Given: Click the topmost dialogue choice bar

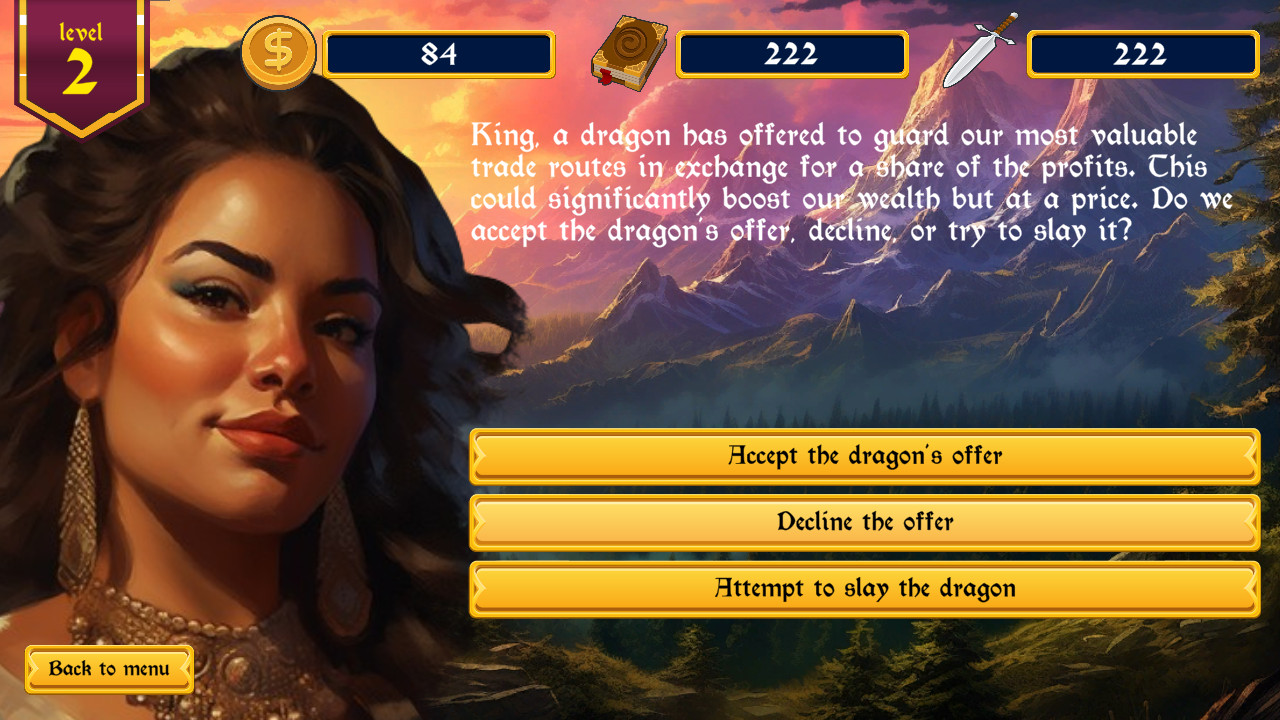Looking at the screenshot, I should coord(864,456).
